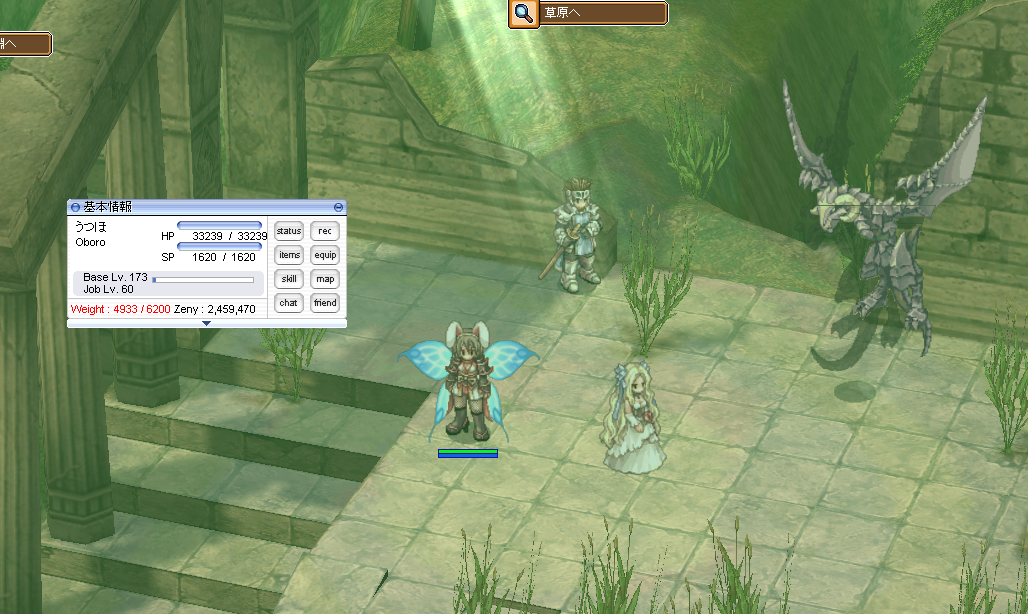Open the map button
This screenshot has width=1028, height=614.
(324, 279)
